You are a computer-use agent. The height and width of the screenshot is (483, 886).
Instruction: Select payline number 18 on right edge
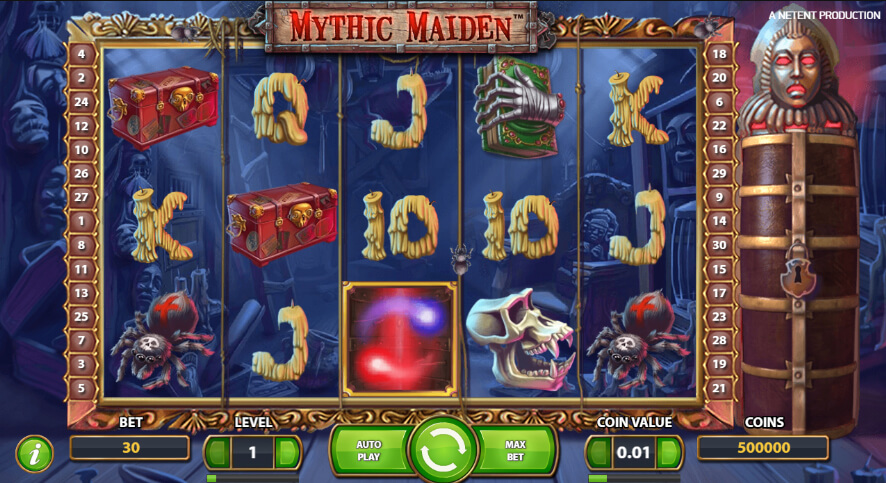[x=719, y=53]
